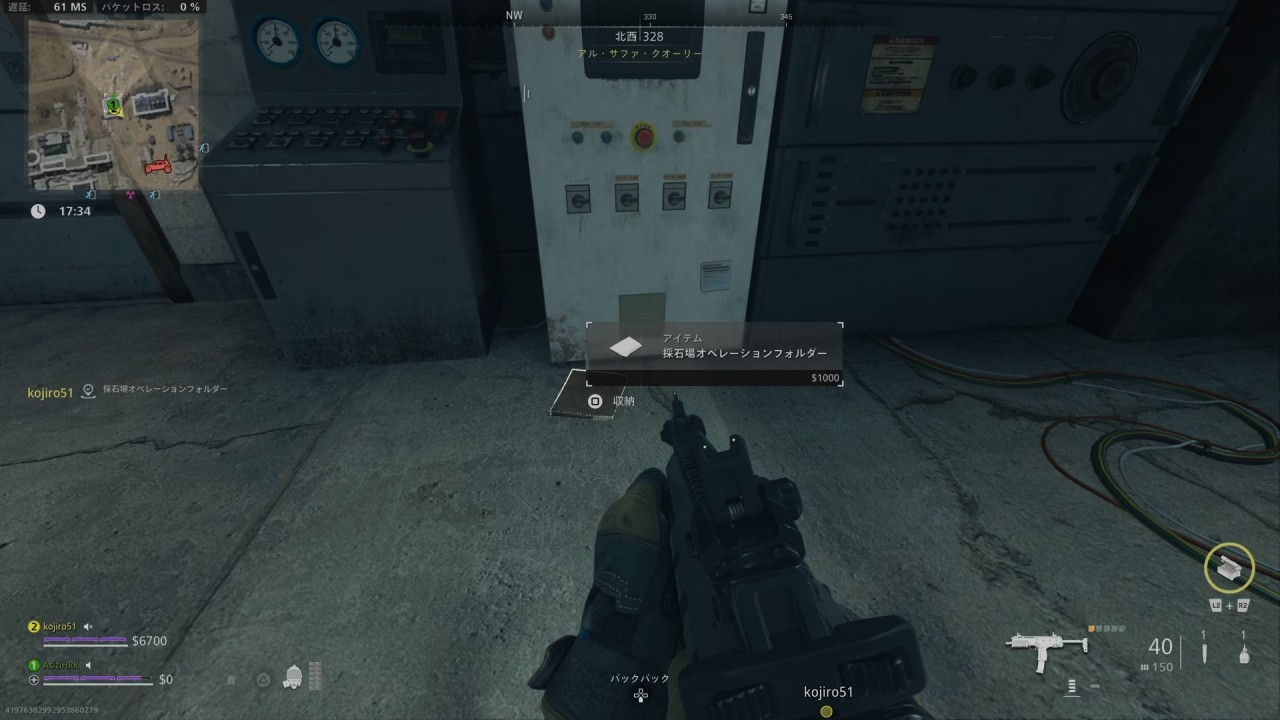The width and height of the screenshot is (1280, 720).
Task: Click the gas mask icon near squad info
Action: 293,678
